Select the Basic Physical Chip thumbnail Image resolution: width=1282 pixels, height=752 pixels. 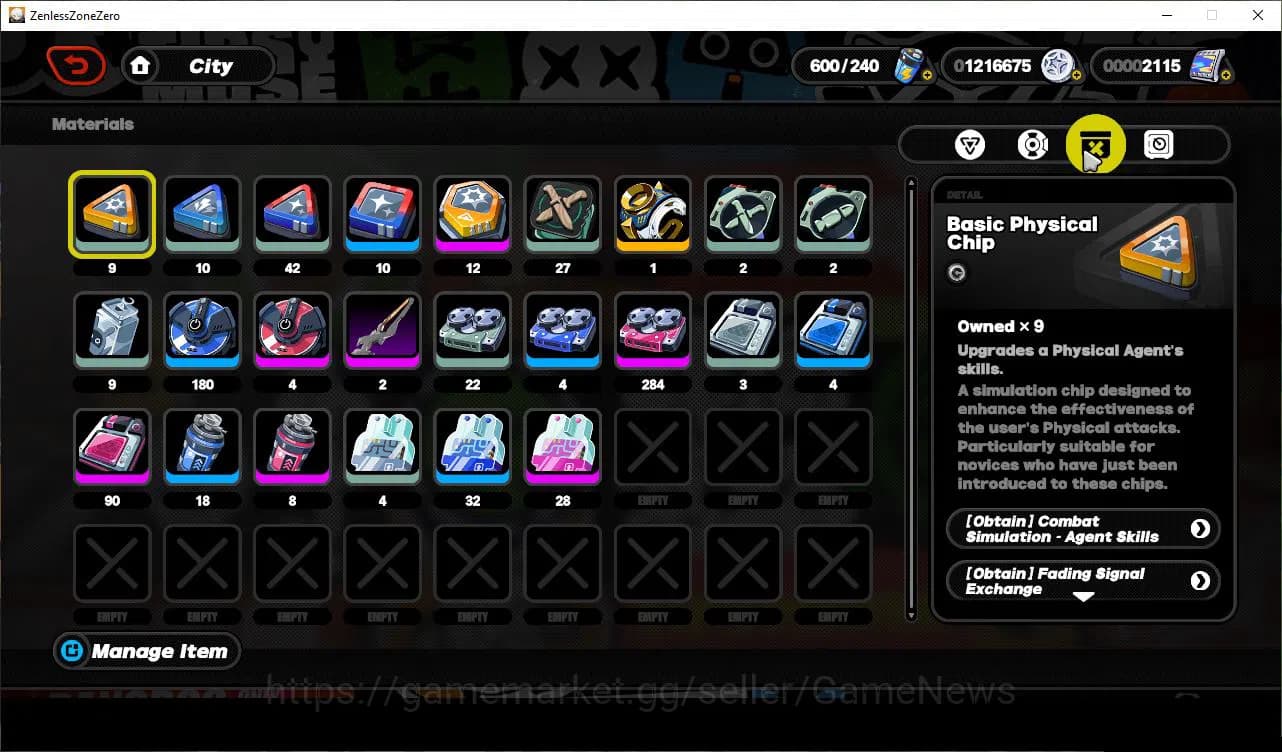coord(111,213)
